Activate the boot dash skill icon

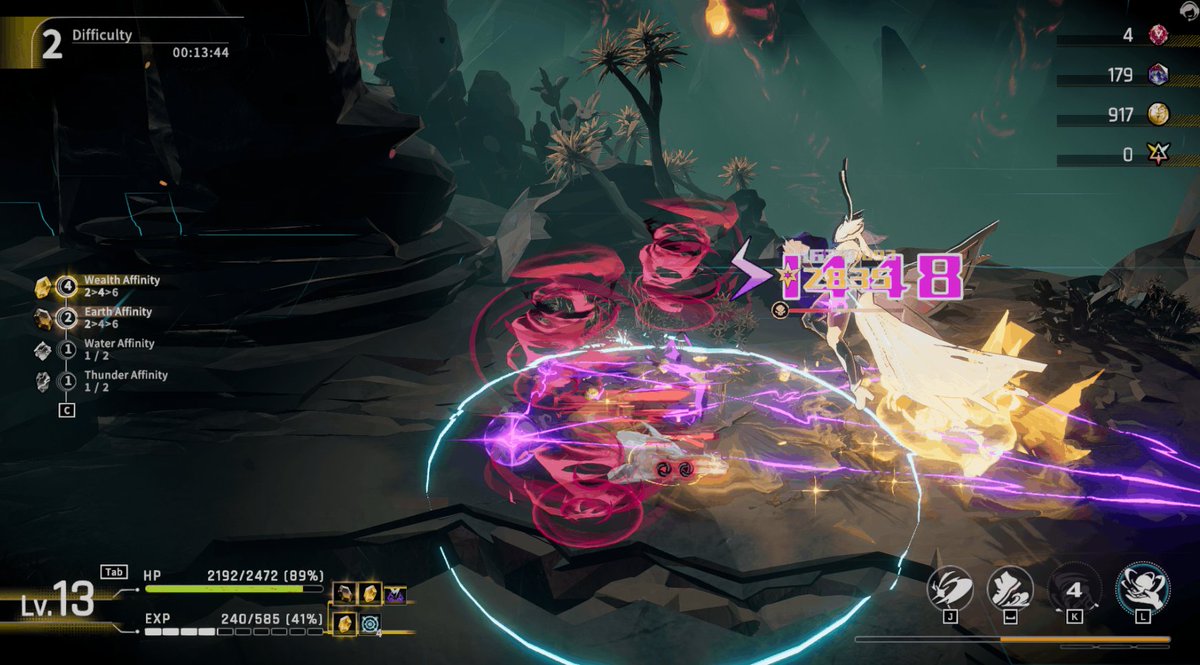click(x=1010, y=586)
